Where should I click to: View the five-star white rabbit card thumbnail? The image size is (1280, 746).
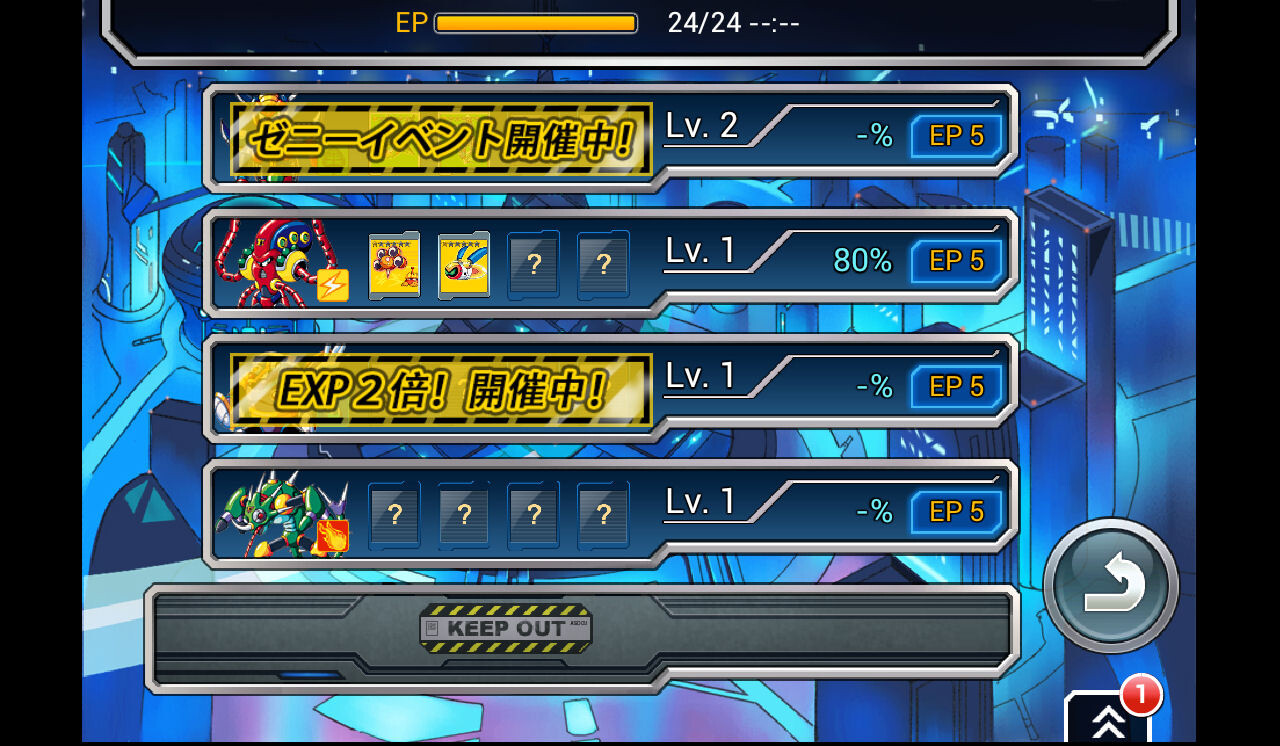[x=464, y=264]
